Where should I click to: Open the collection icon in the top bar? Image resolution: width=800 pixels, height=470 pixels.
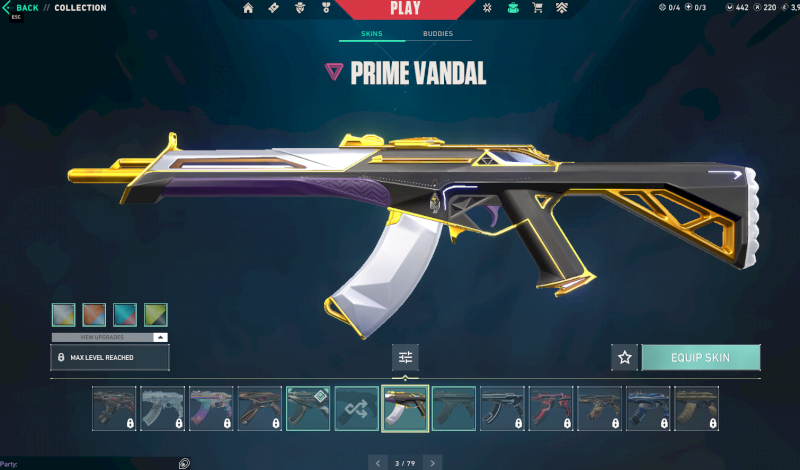point(513,8)
